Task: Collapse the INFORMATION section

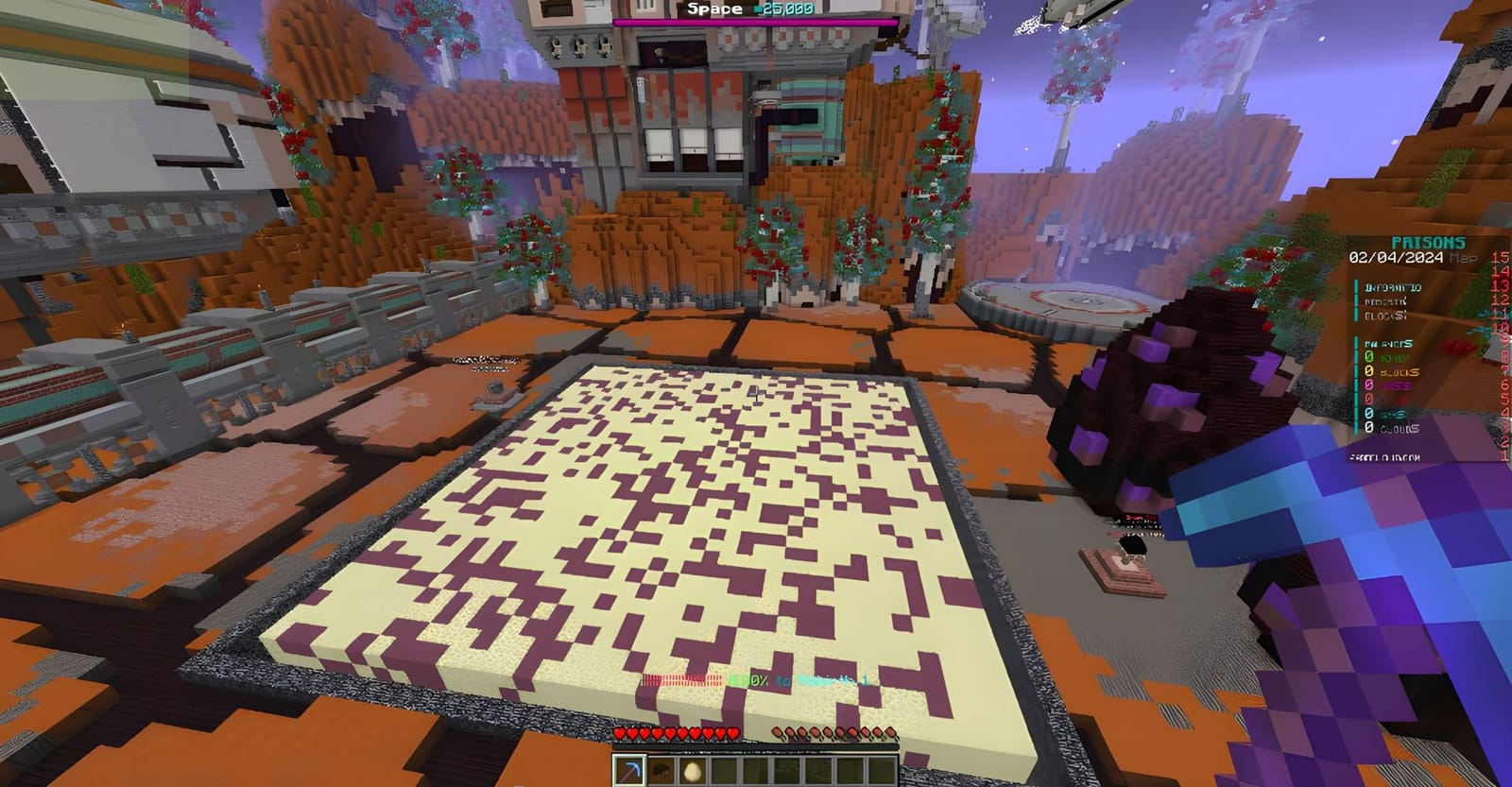Action: (1392, 287)
